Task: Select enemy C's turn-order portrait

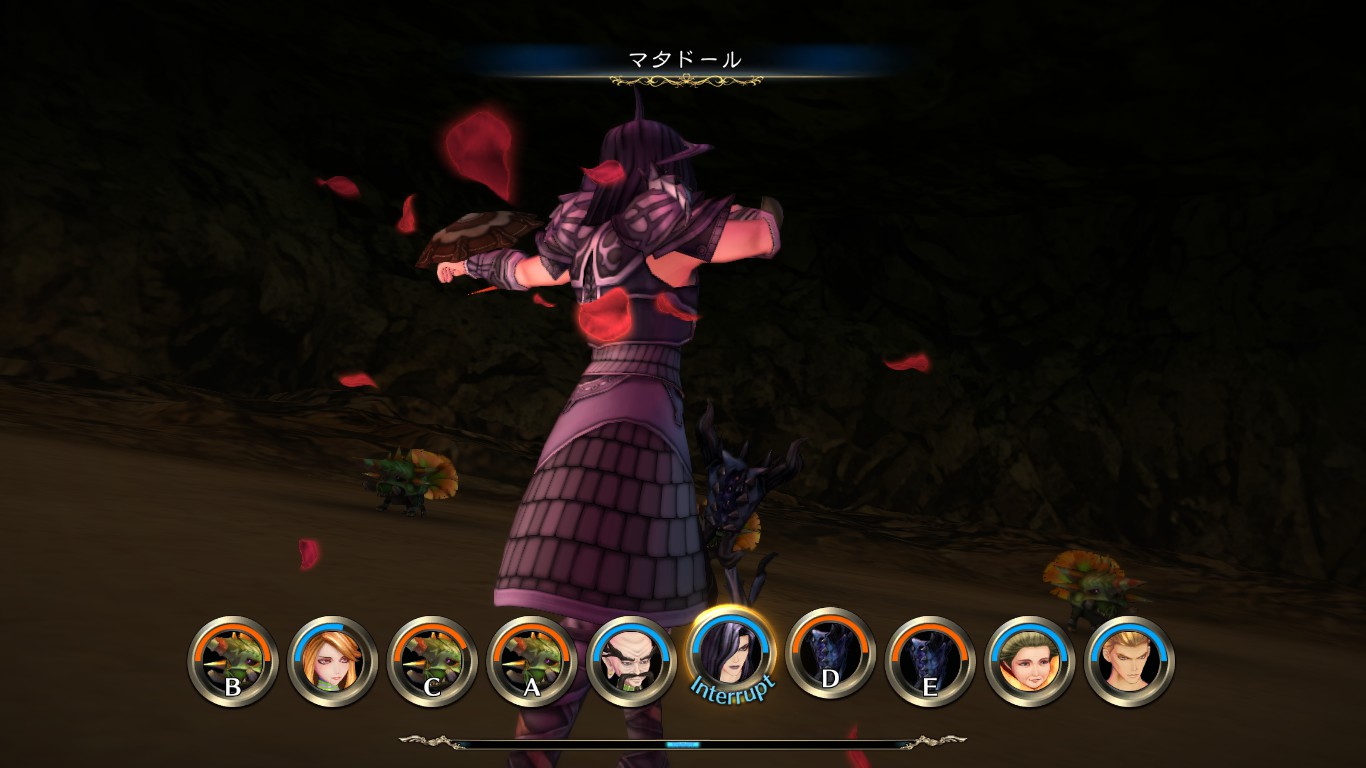Action: click(x=432, y=660)
